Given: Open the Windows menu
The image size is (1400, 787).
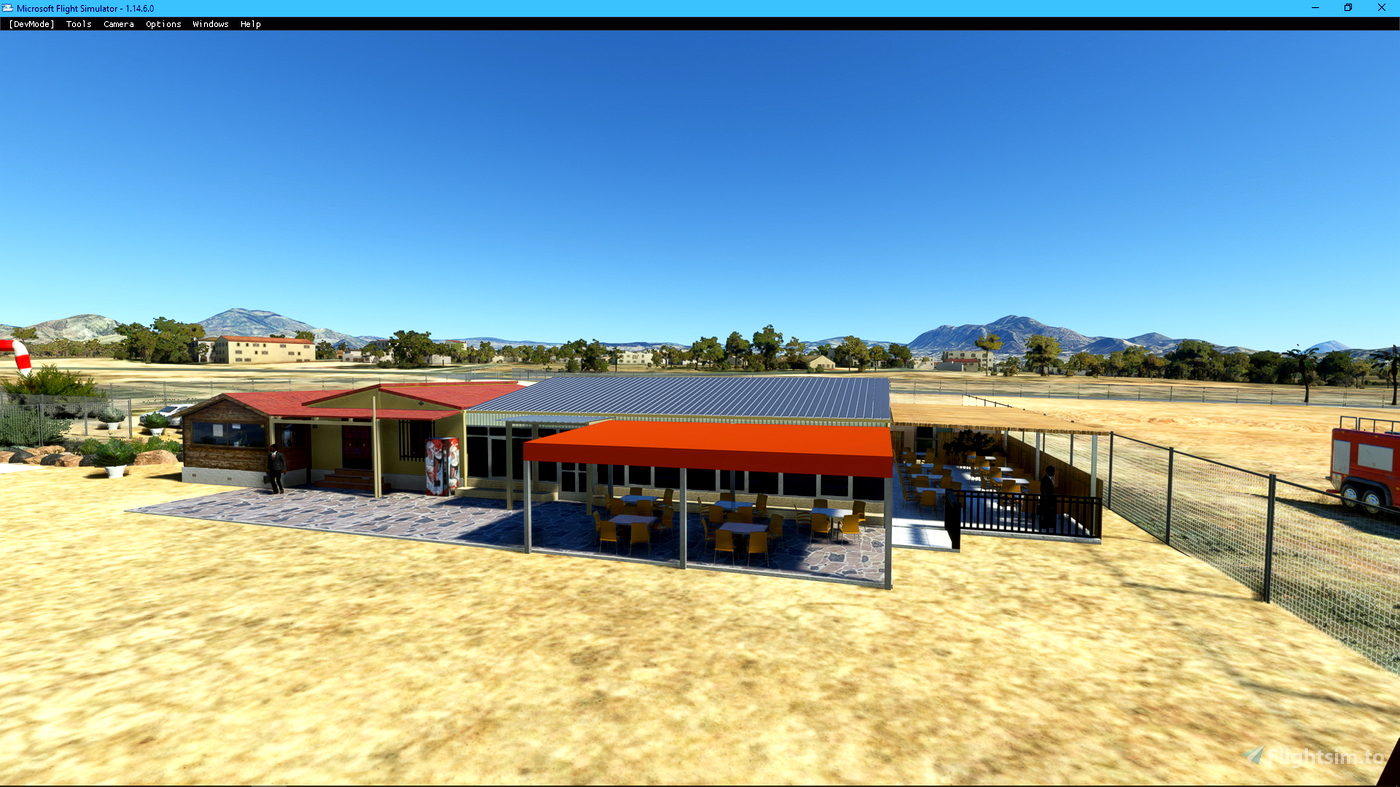Looking at the screenshot, I should [x=211, y=22].
